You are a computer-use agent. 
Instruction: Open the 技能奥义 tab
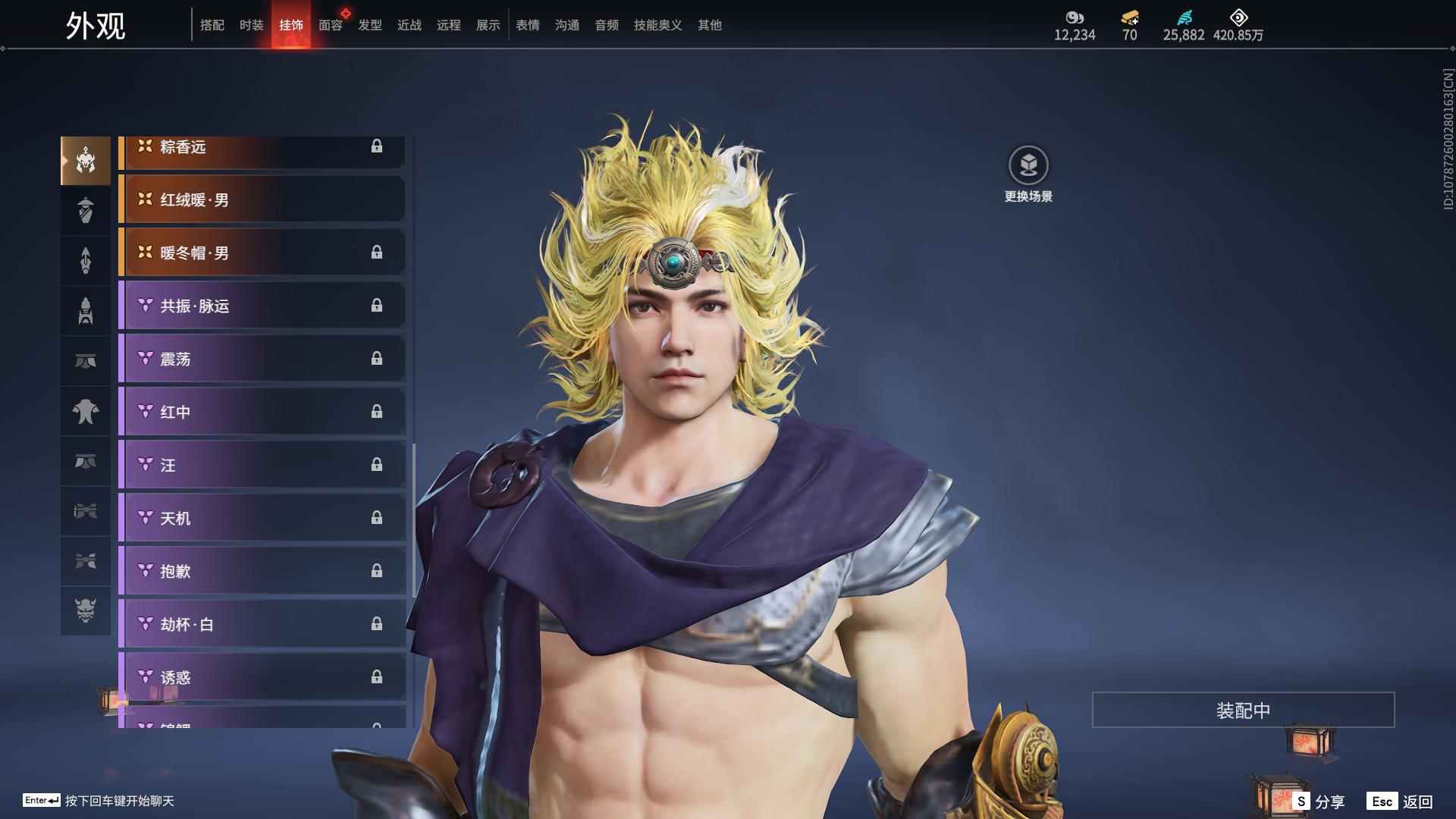(x=658, y=25)
